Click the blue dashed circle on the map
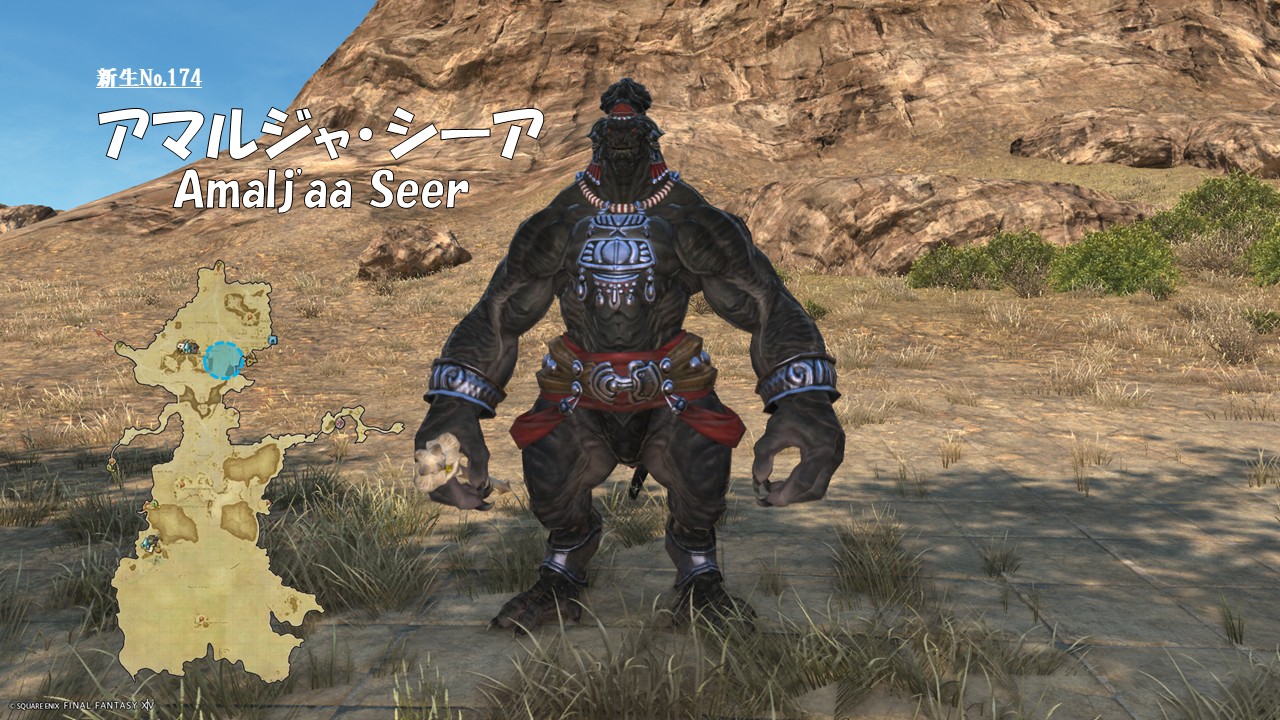Image resolution: width=1280 pixels, height=720 pixels. (x=223, y=360)
